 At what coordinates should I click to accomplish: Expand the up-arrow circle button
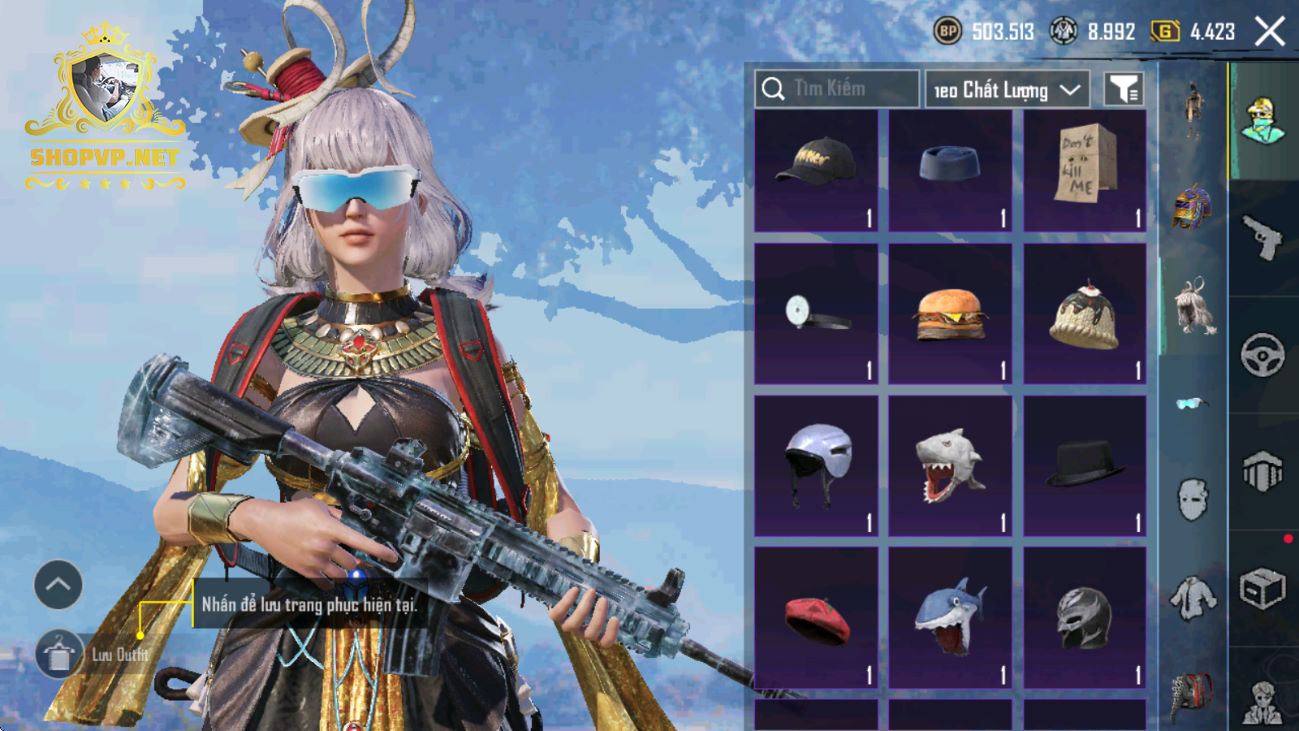tap(59, 585)
